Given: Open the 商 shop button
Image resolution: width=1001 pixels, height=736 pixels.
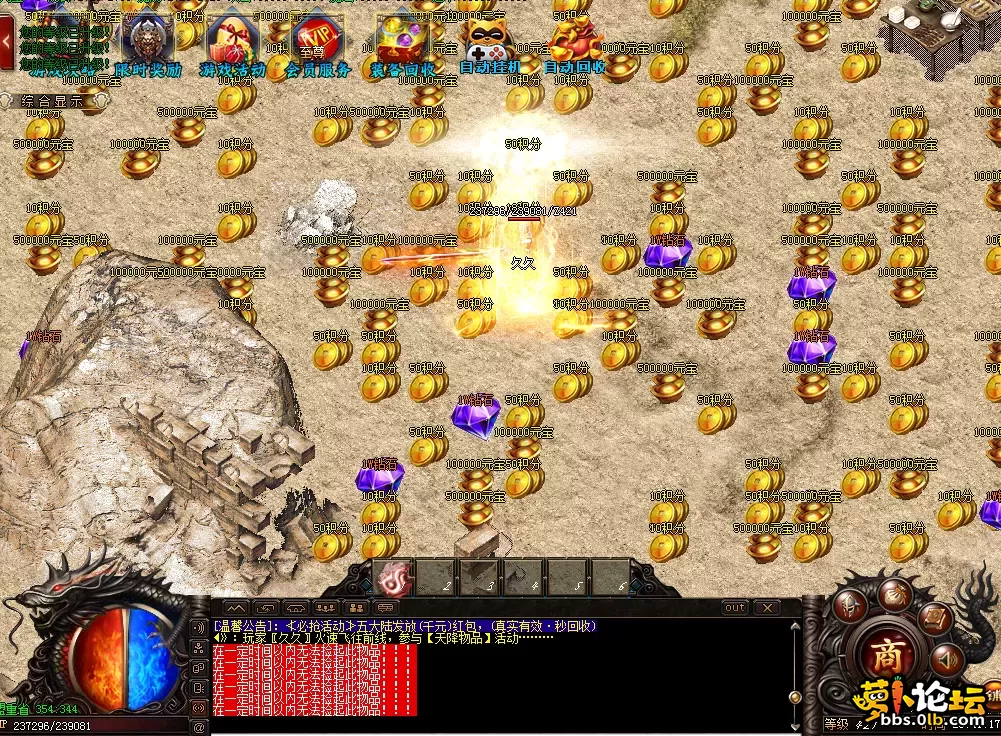Looking at the screenshot, I should pos(884,657).
